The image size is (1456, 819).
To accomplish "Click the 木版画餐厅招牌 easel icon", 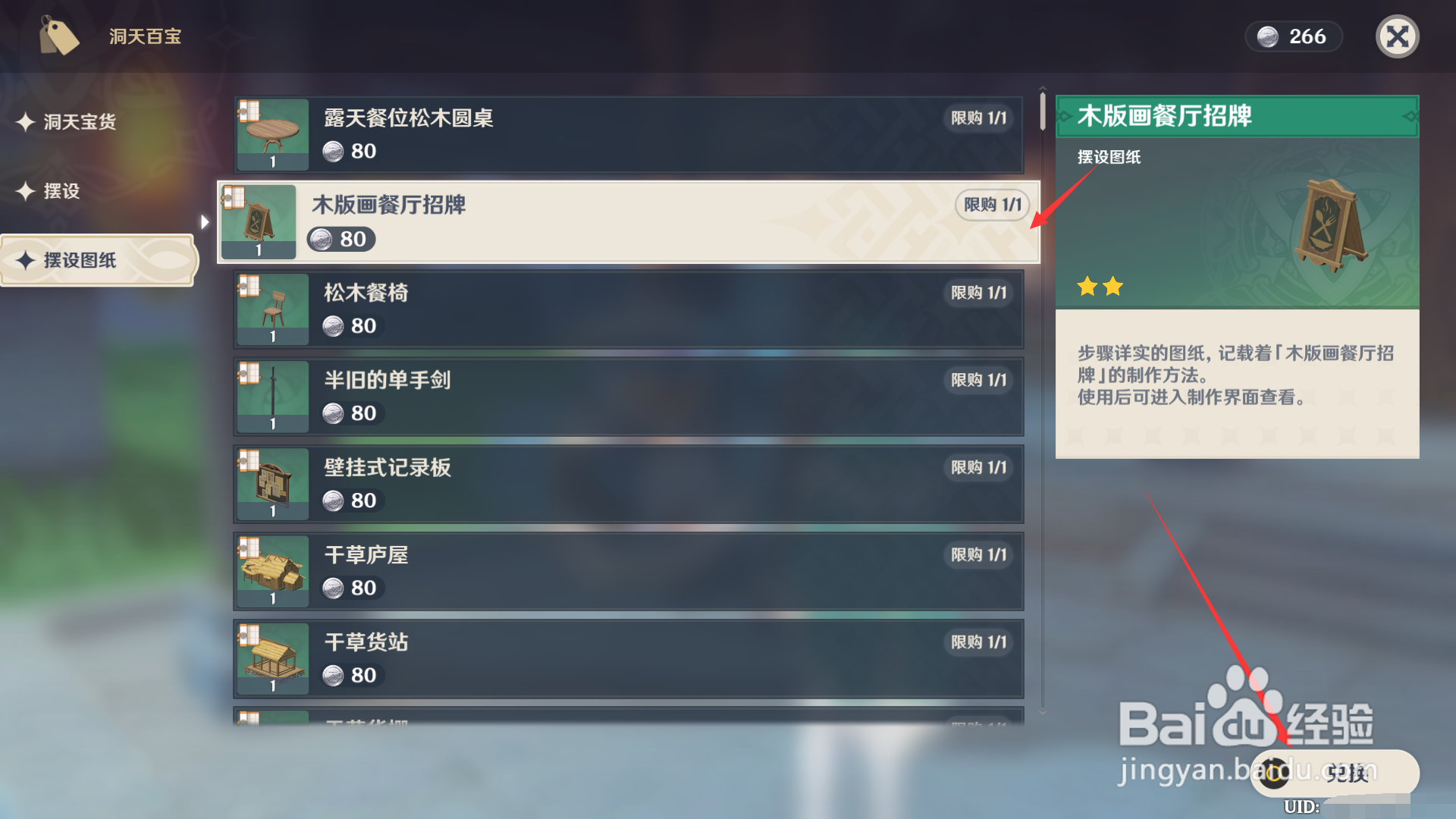I will (258, 221).
